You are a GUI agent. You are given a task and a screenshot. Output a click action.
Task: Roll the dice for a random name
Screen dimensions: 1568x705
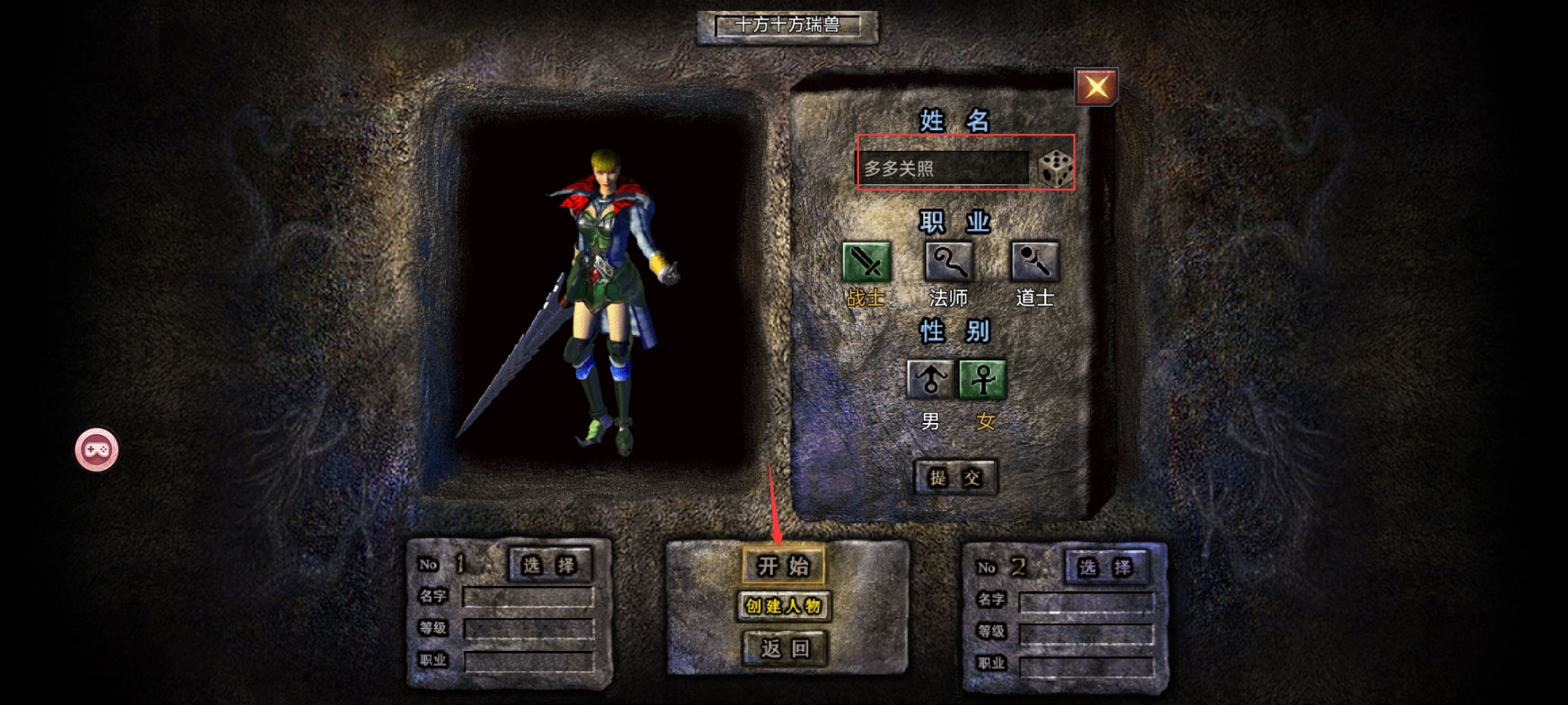coord(1055,168)
